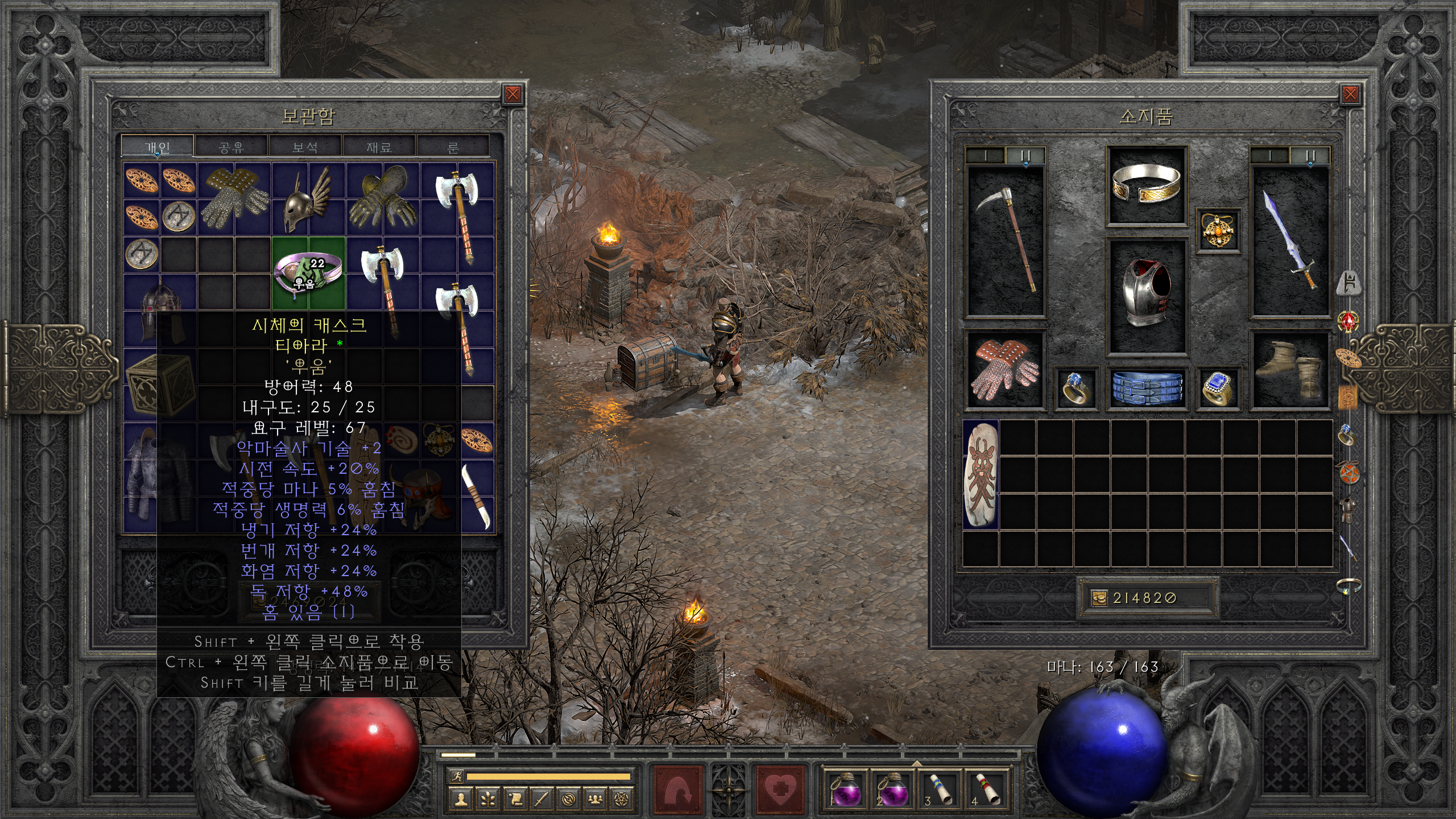This screenshot has width=1456, height=819.
Task: Pick up the large charm in inventory
Action: pos(981,474)
